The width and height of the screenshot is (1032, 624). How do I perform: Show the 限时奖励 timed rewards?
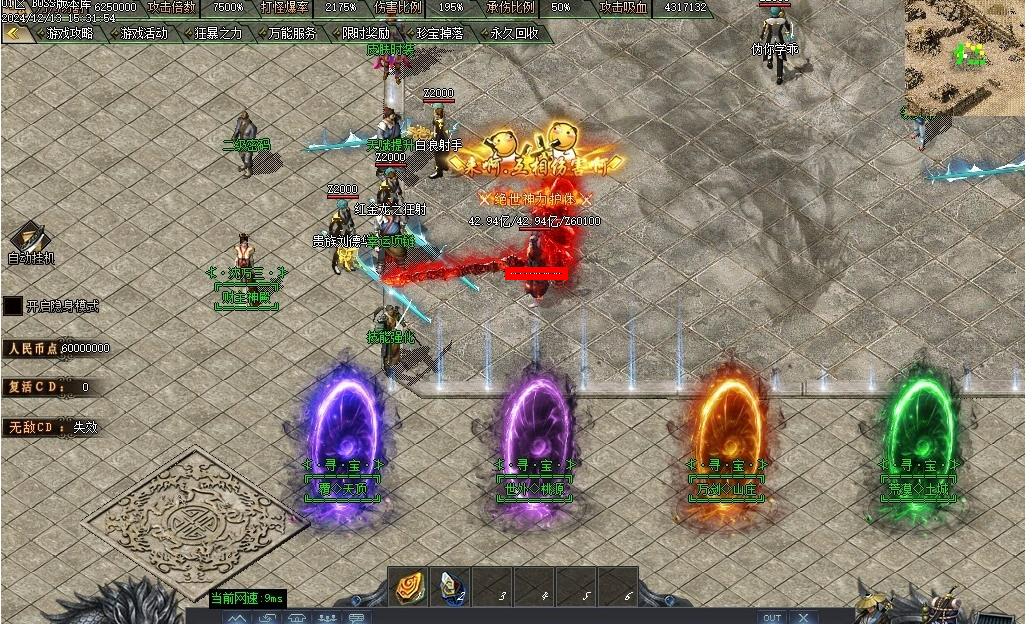point(366,33)
